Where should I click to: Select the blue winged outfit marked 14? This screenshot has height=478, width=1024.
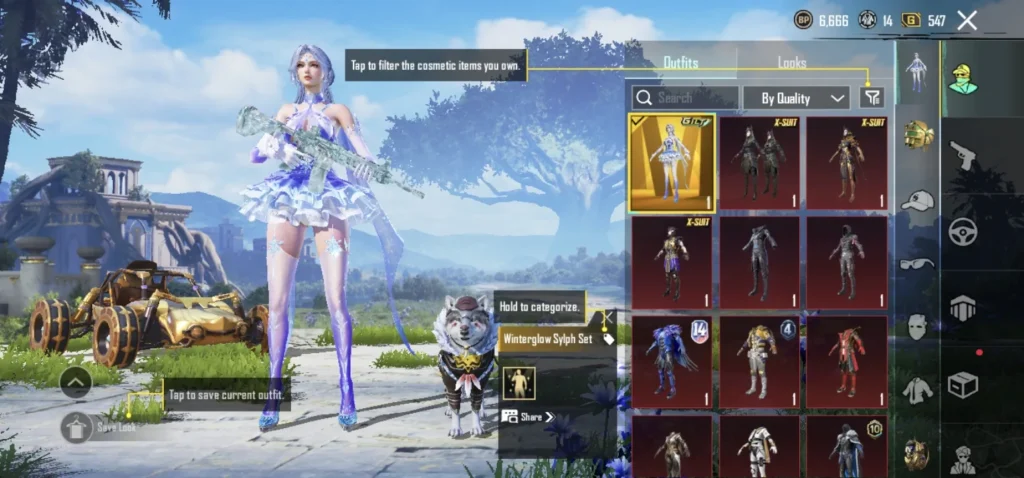pos(671,357)
